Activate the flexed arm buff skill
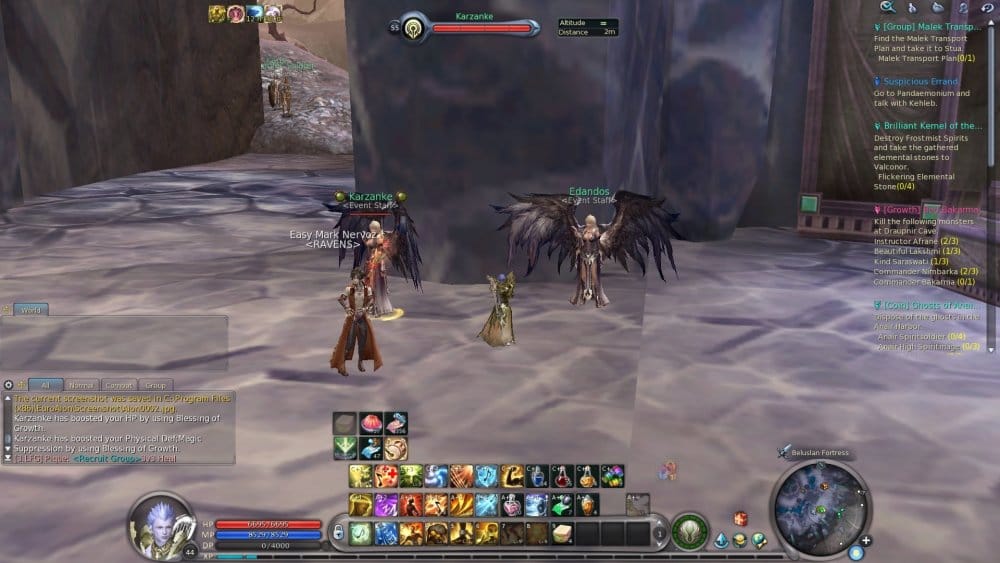Screen dimensions: 1000x563 pos(512,476)
